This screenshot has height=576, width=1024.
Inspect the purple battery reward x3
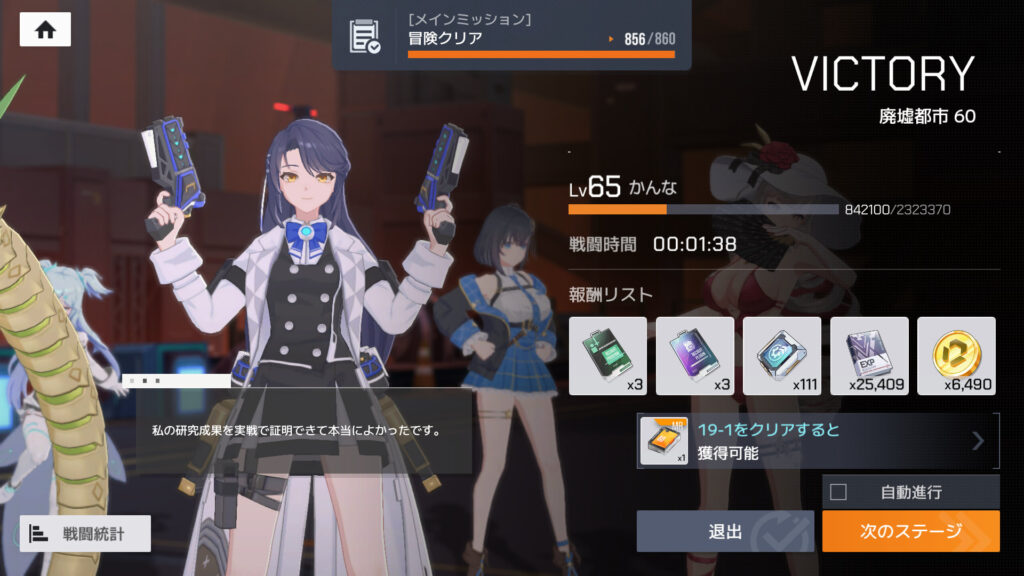(695, 355)
